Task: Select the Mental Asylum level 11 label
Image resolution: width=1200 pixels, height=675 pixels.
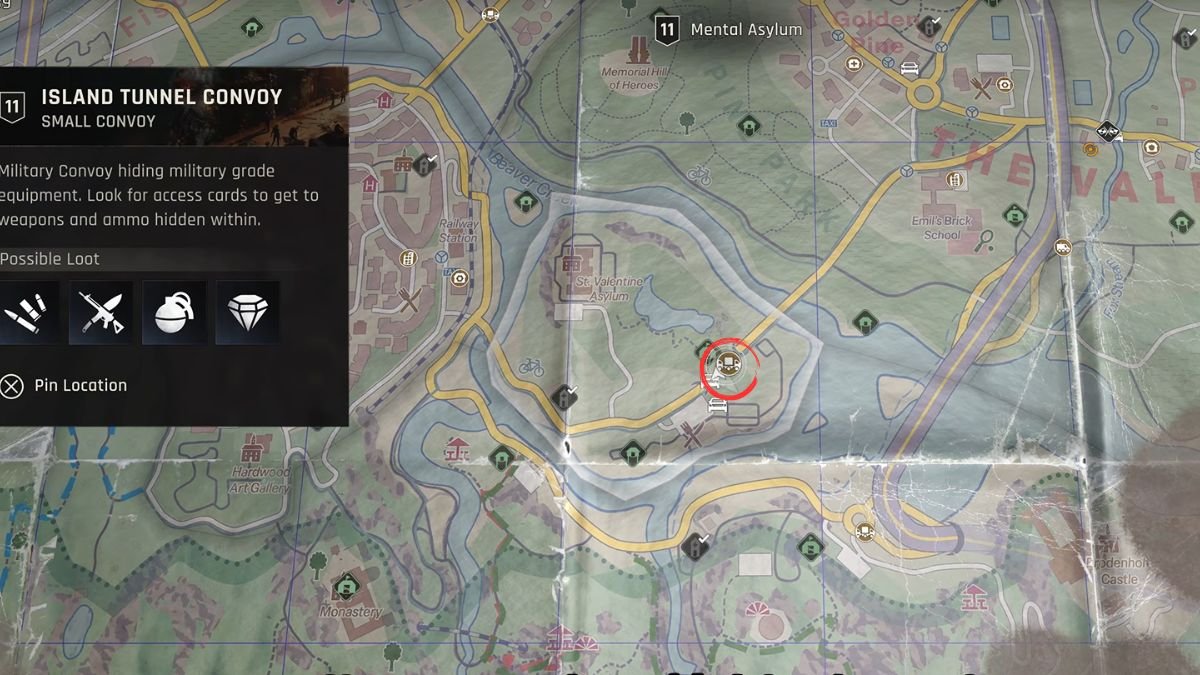Action: click(729, 30)
